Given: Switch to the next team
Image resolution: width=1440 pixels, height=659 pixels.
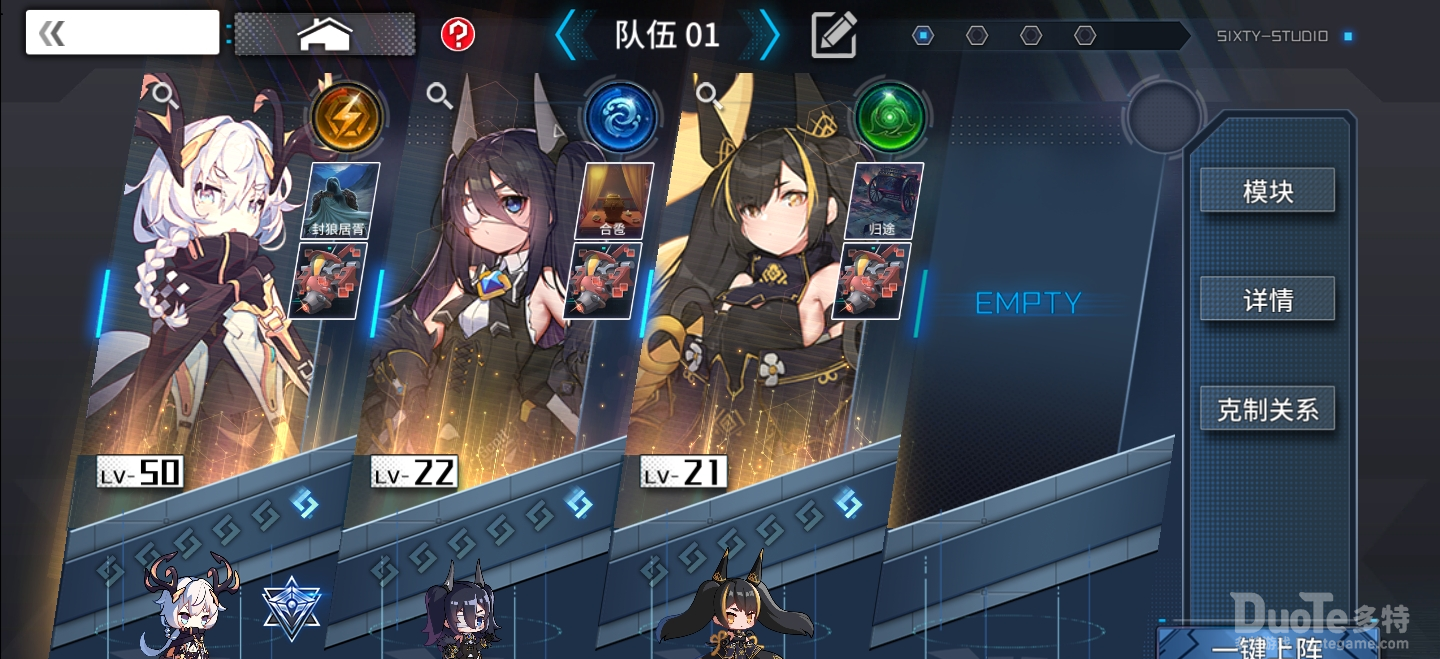Looking at the screenshot, I should 768,36.
